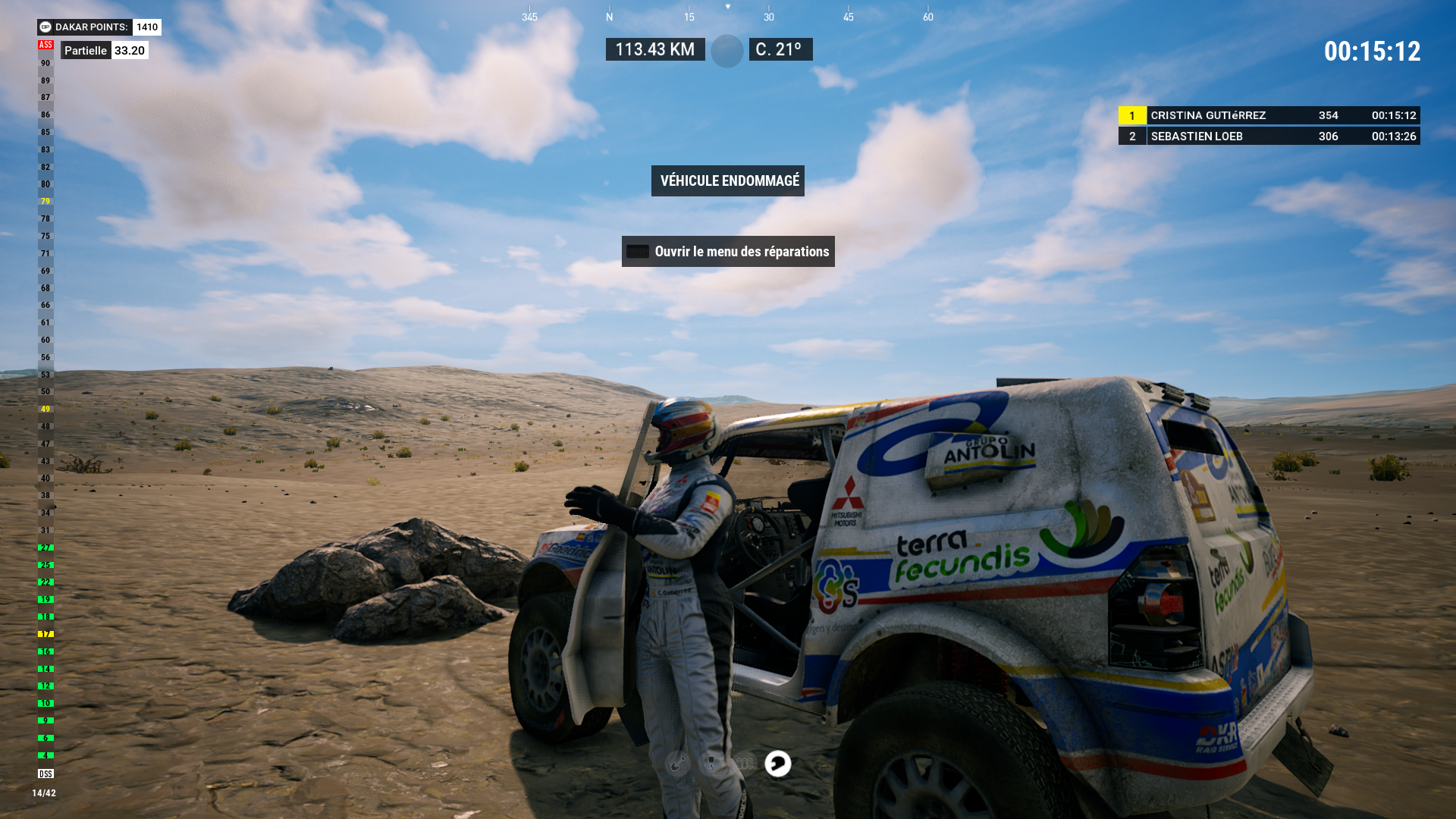Click the DSS start waypoint marker

[45, 774]
